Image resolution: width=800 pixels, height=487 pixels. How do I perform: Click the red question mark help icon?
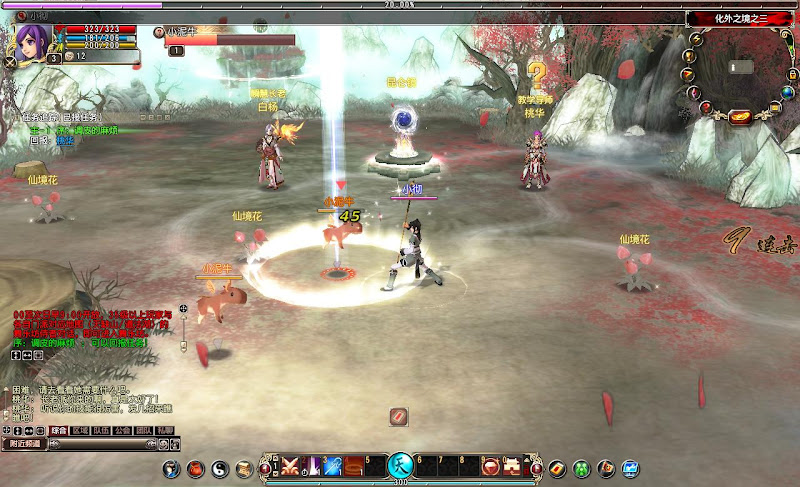[x=704, y=107]
